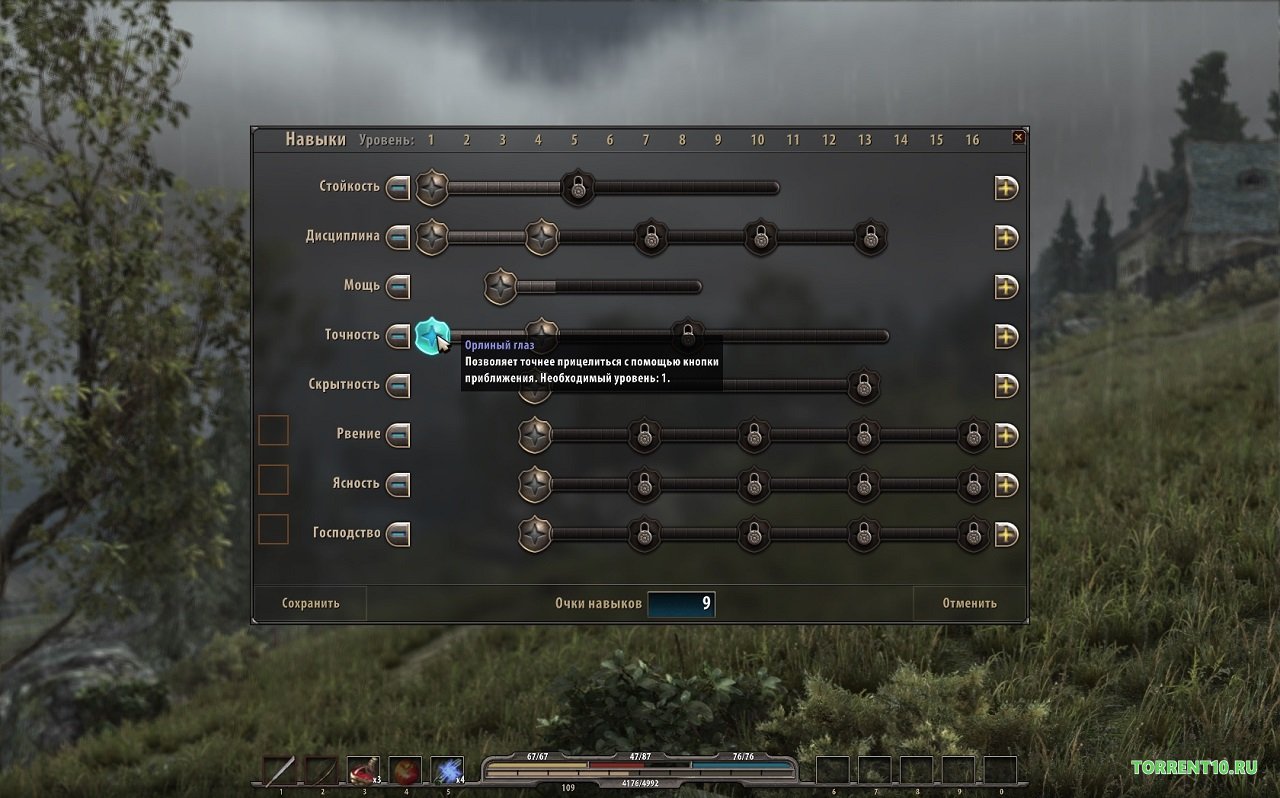Click the minus button beside Скрытность
The width and height of the screenshot is (1280, 798).
[398, 385]
